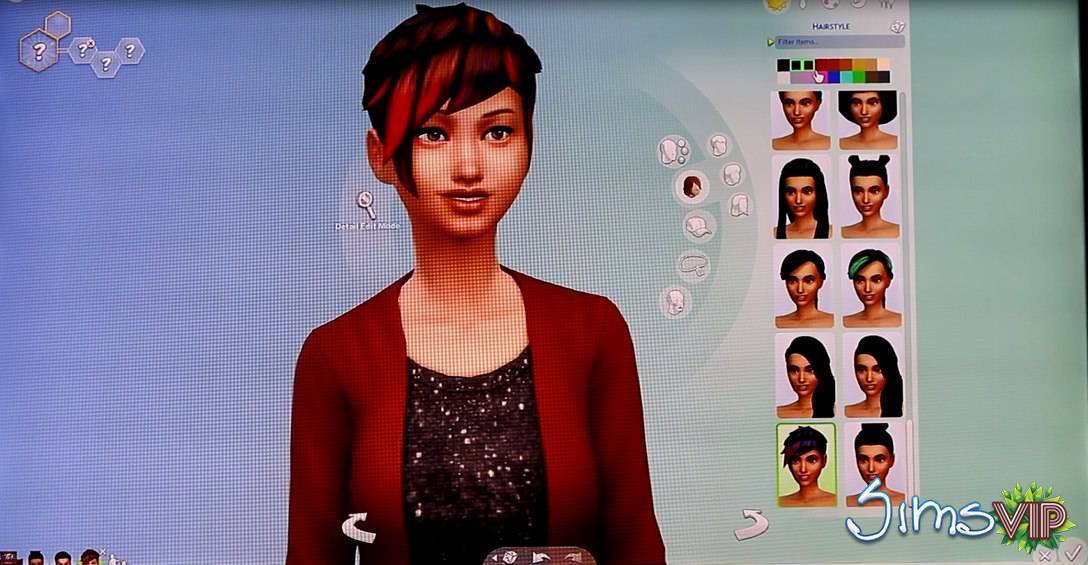Screen dimensions: 1088x565
Task: Pick the black hair color swatch
Action: [x=783, y=65]
